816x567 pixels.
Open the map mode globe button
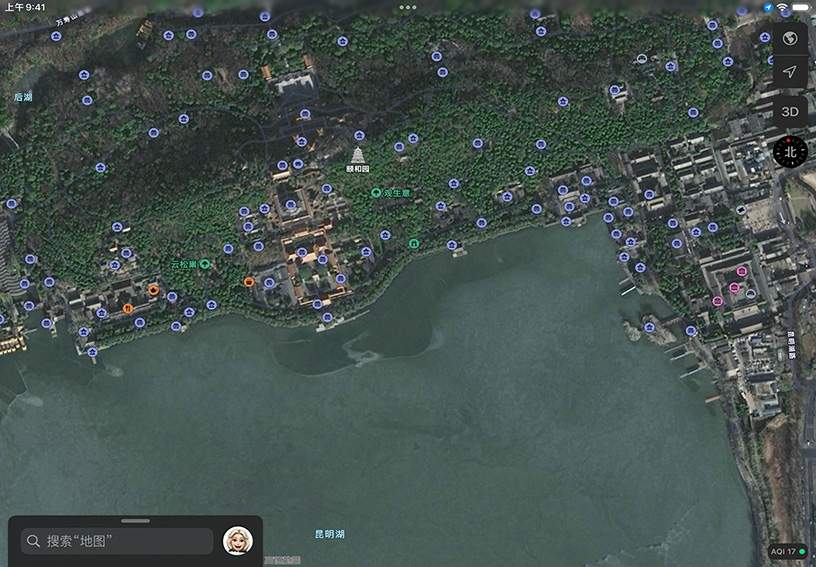(789, 38)
